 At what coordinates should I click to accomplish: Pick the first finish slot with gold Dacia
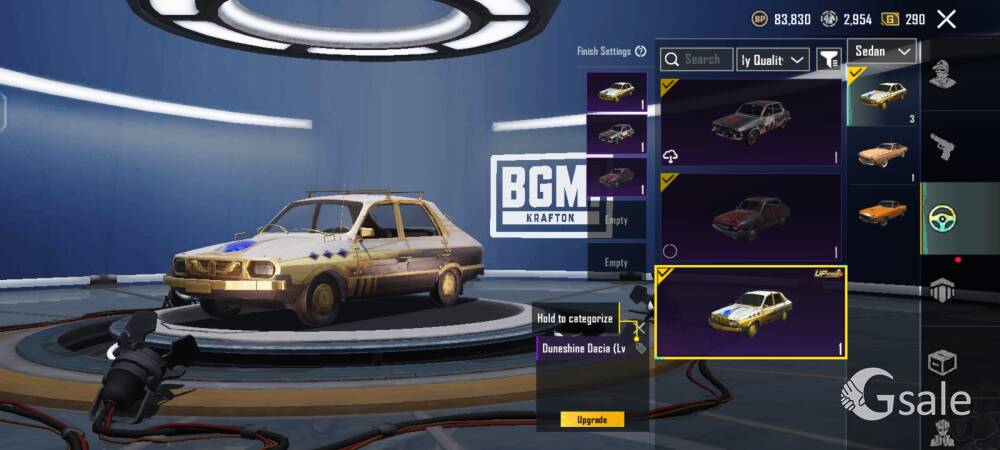coord(616,92)
